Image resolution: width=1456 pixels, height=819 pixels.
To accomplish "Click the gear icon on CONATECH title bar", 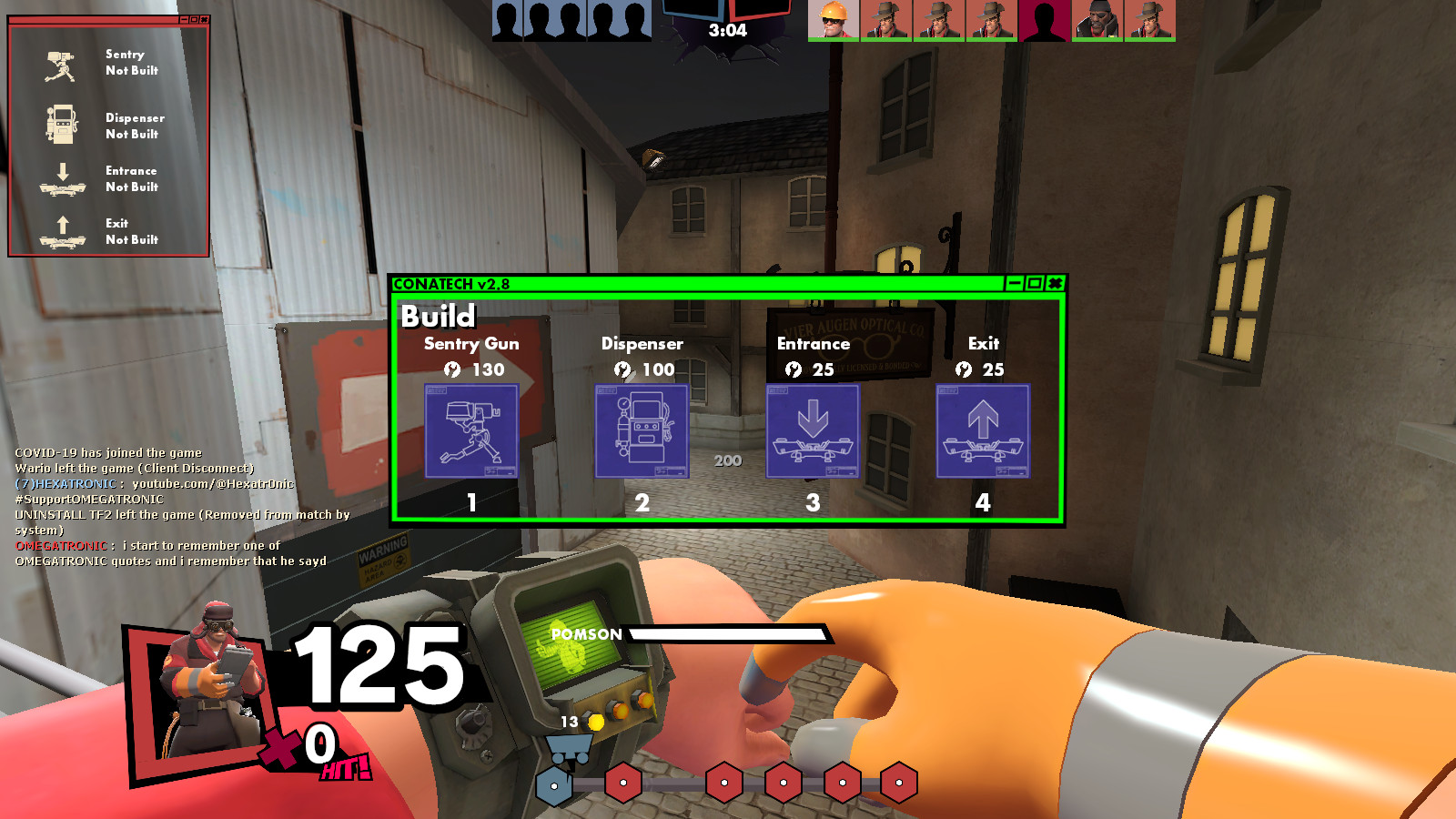I will [1054, 283].
